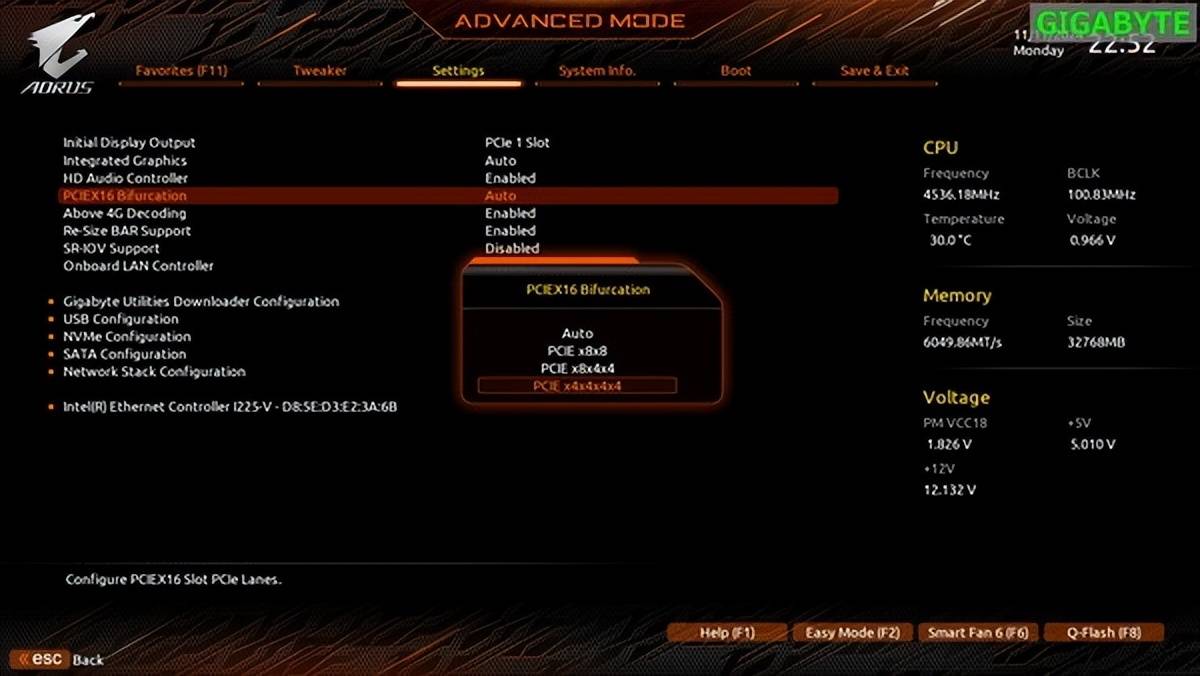The height and width of the screenshot is (676, 1200).
Task: Change the Integrated Graphics setting
Action: [125, 161]
